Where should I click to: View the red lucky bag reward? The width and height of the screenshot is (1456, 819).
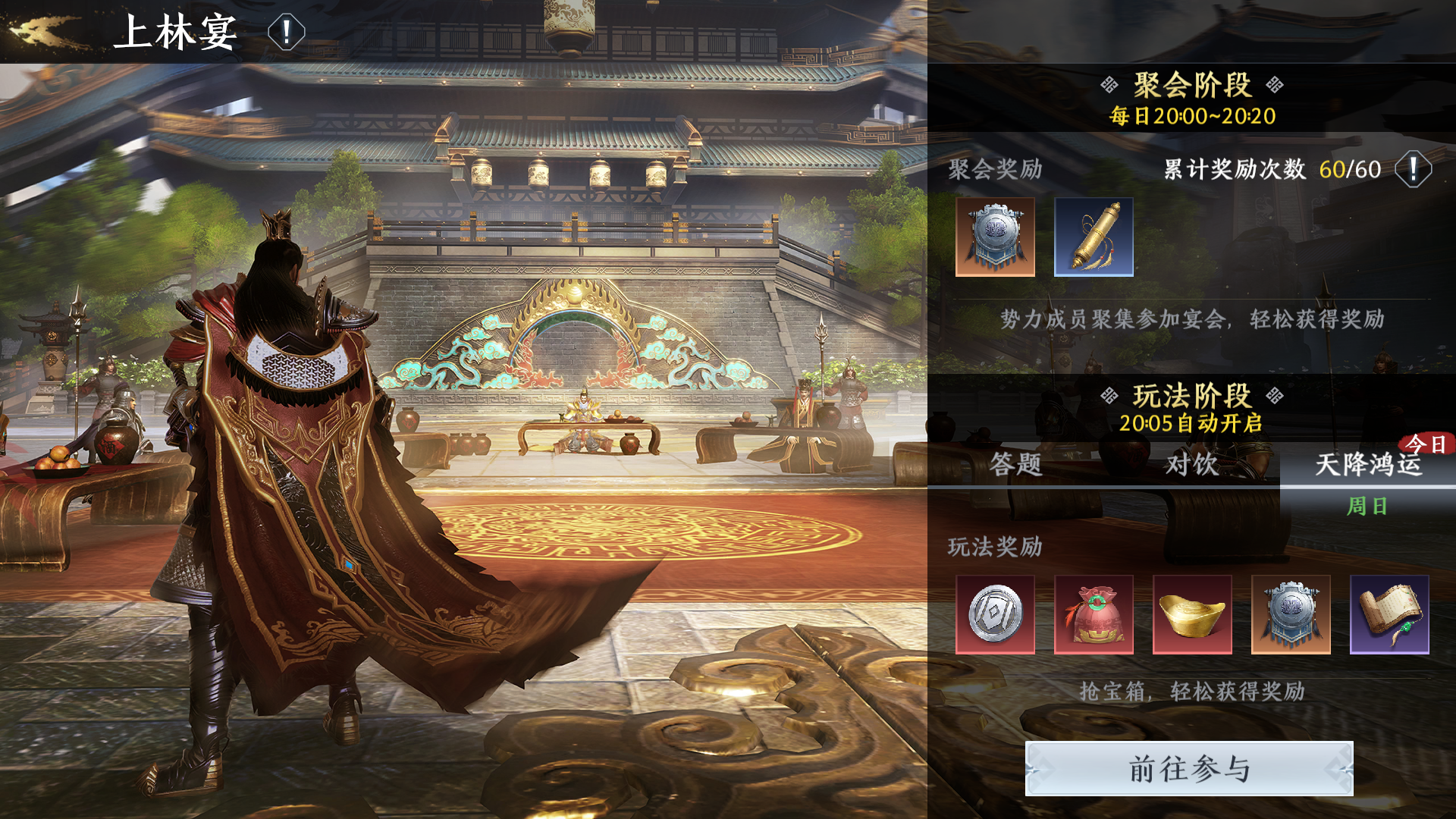tap(1094, 614)
